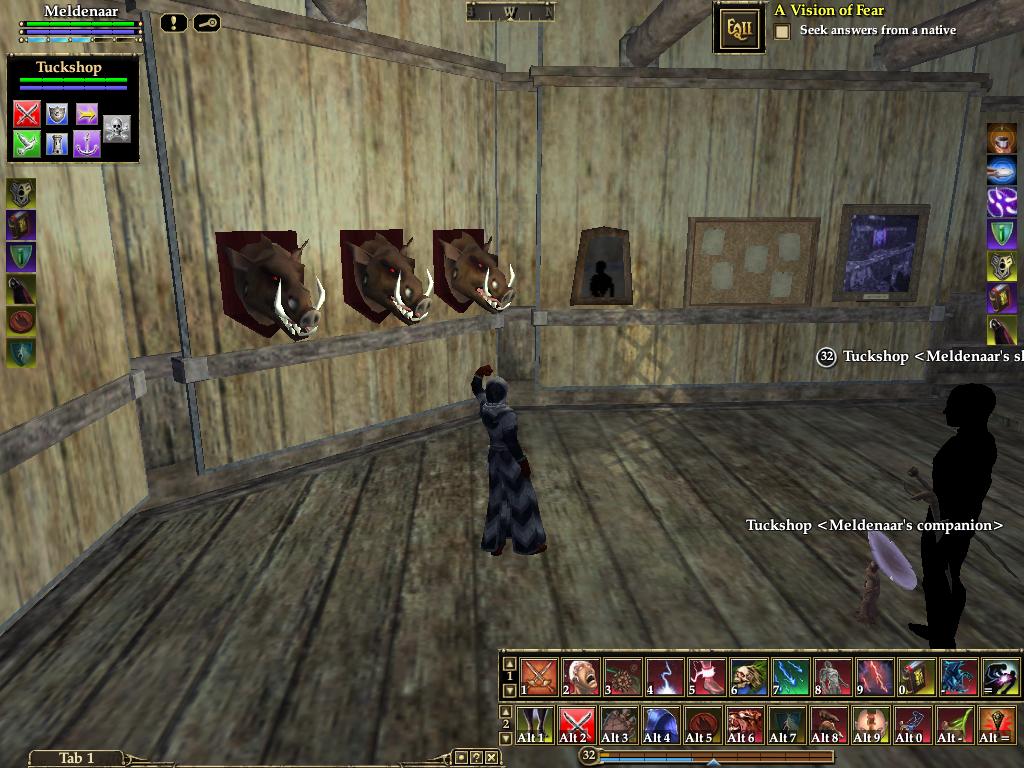Set pet to defensive shield stance

point(57,114)
